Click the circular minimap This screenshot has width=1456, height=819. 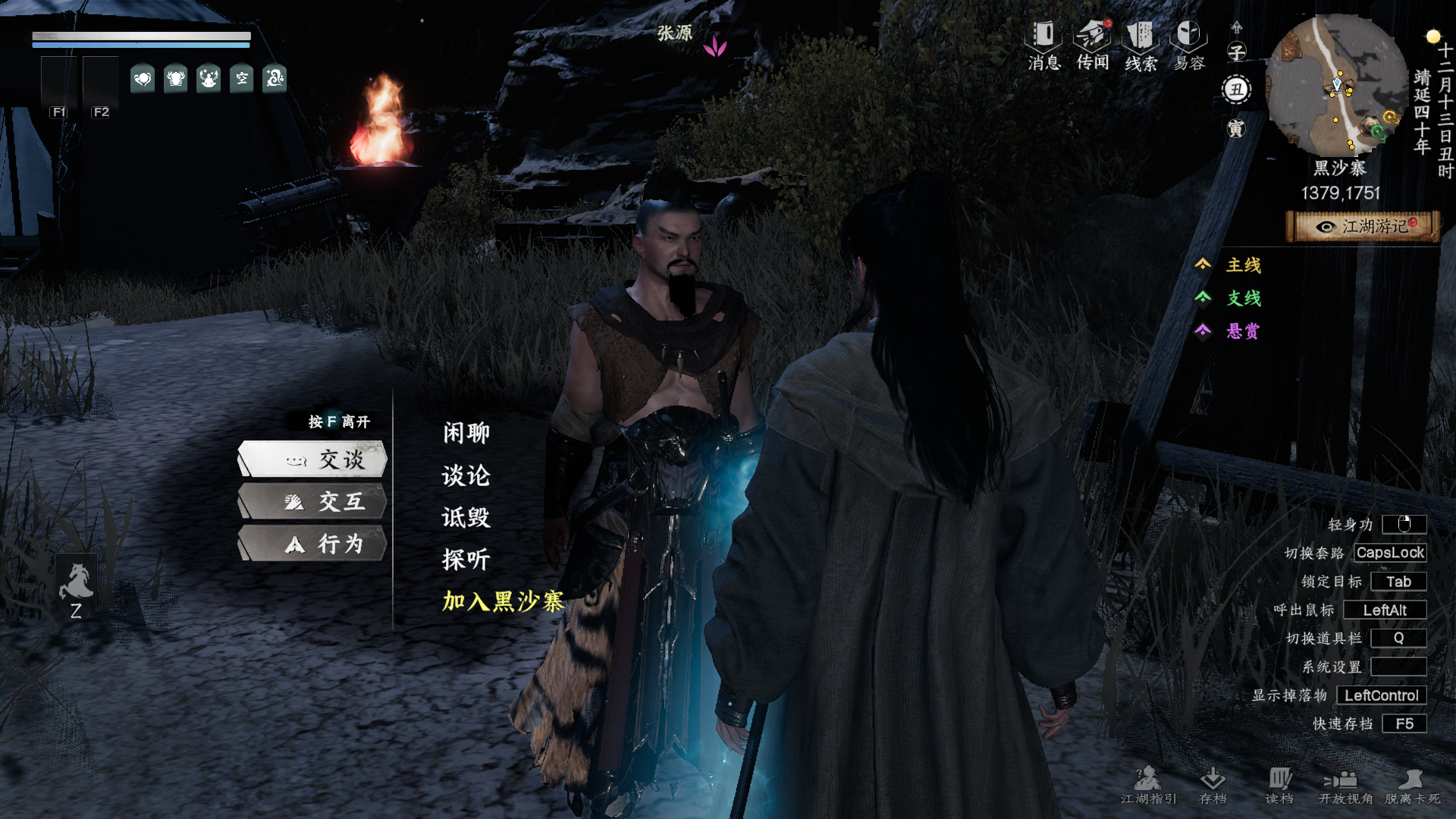(x=1338, y=85)
